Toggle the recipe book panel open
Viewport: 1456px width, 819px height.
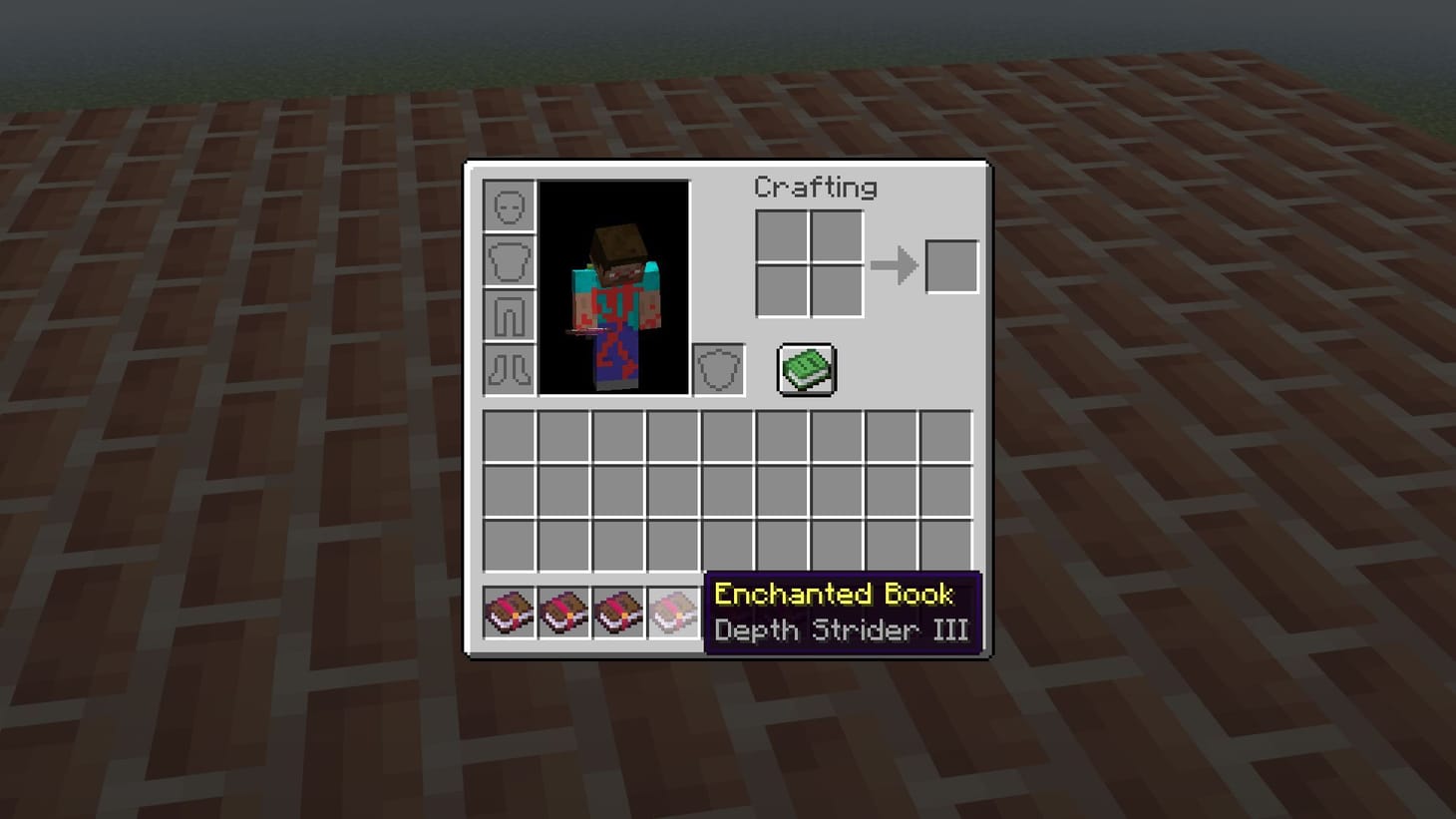(x=806, y=368)
